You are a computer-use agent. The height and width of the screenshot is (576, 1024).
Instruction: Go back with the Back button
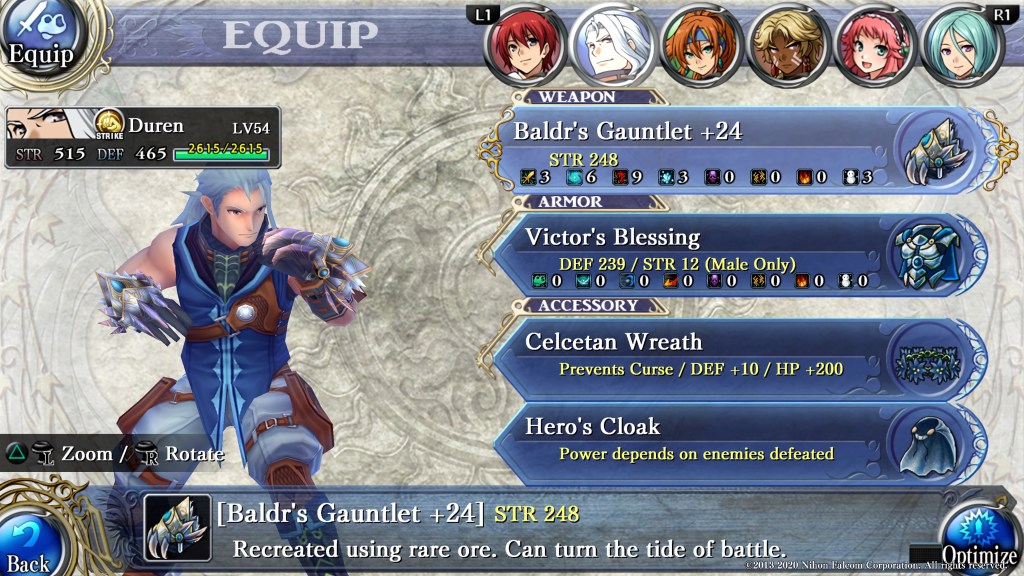30,545
